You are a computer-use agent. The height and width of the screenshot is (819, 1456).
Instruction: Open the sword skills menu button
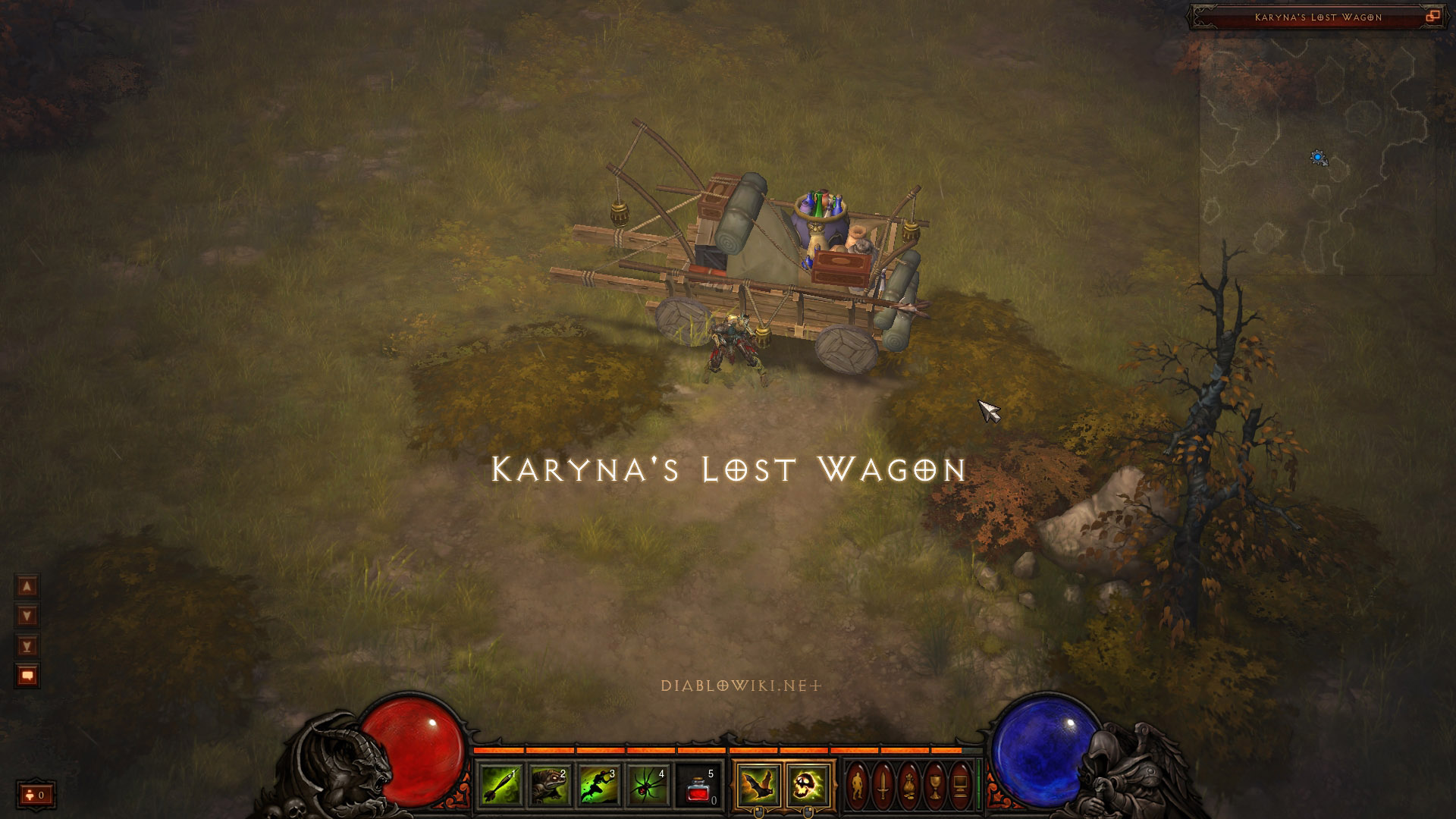click(x=883, y=786)
